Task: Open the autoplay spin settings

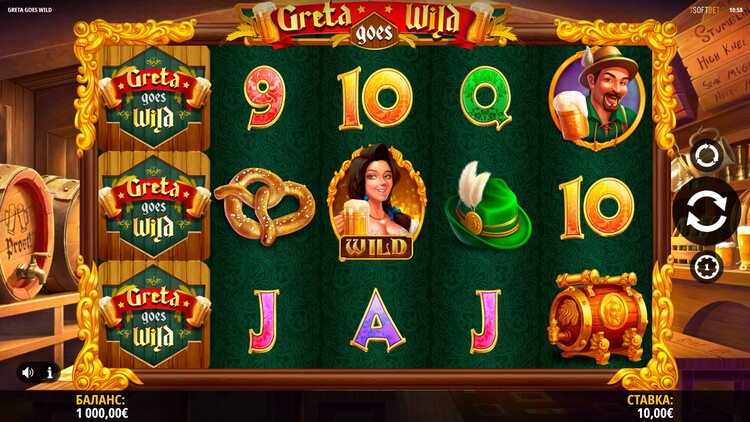Action: 706,157
